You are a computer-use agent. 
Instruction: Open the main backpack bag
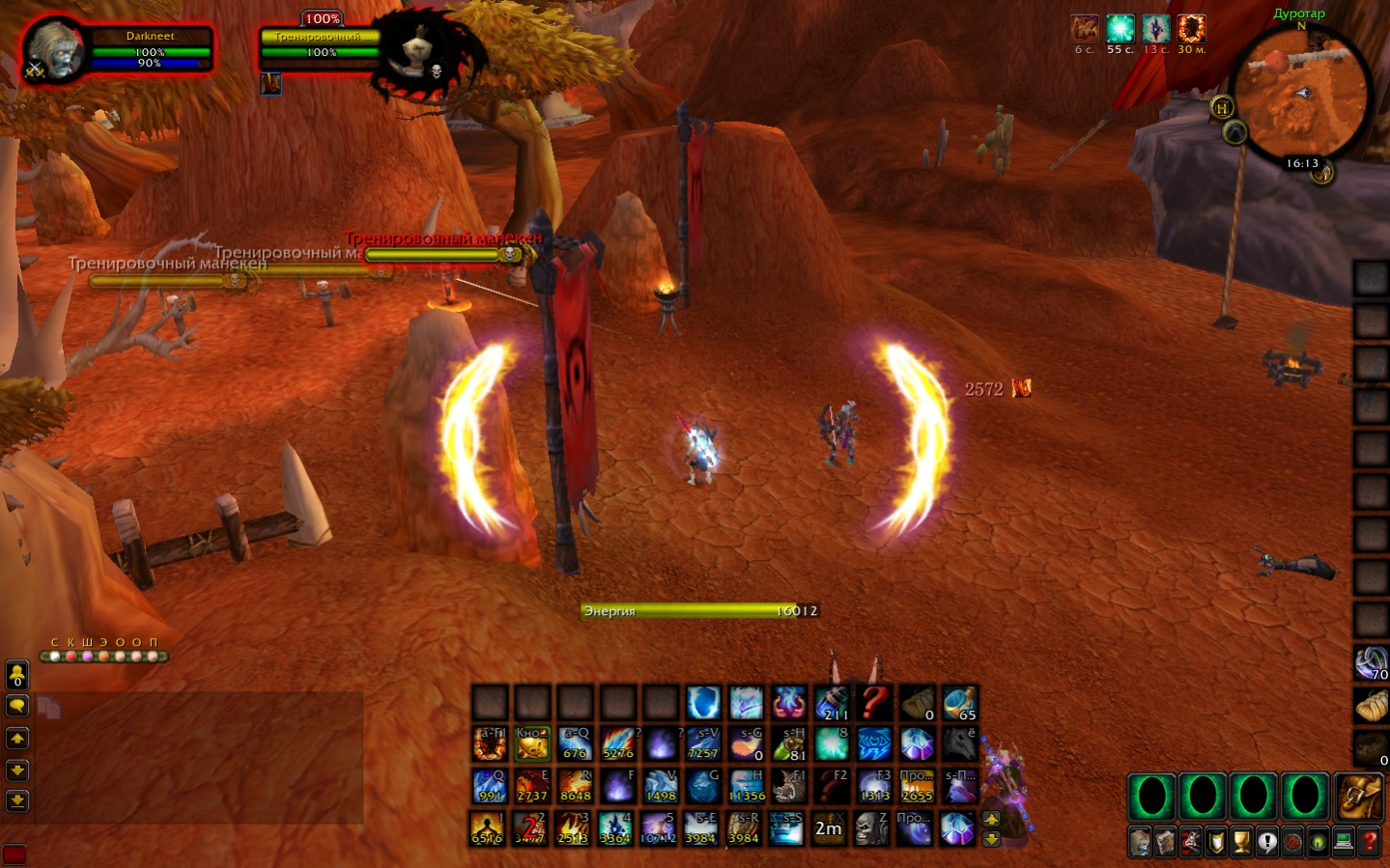coord(1360,797)
